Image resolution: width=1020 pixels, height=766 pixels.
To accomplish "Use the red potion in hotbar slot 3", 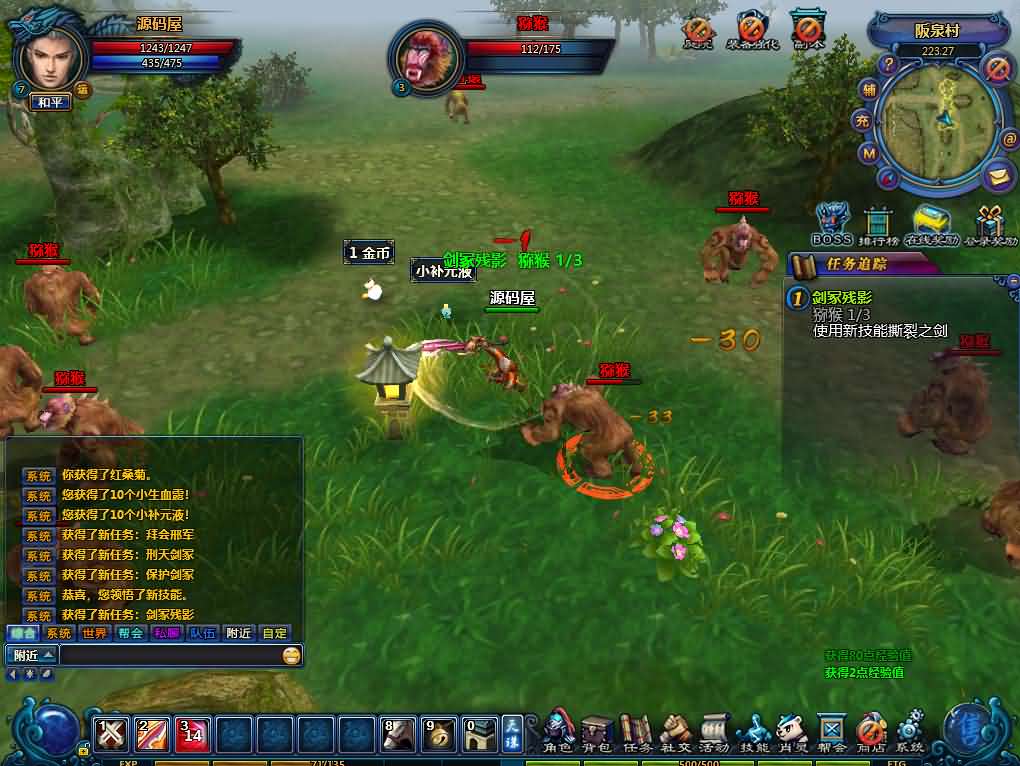I will point(191,735).
